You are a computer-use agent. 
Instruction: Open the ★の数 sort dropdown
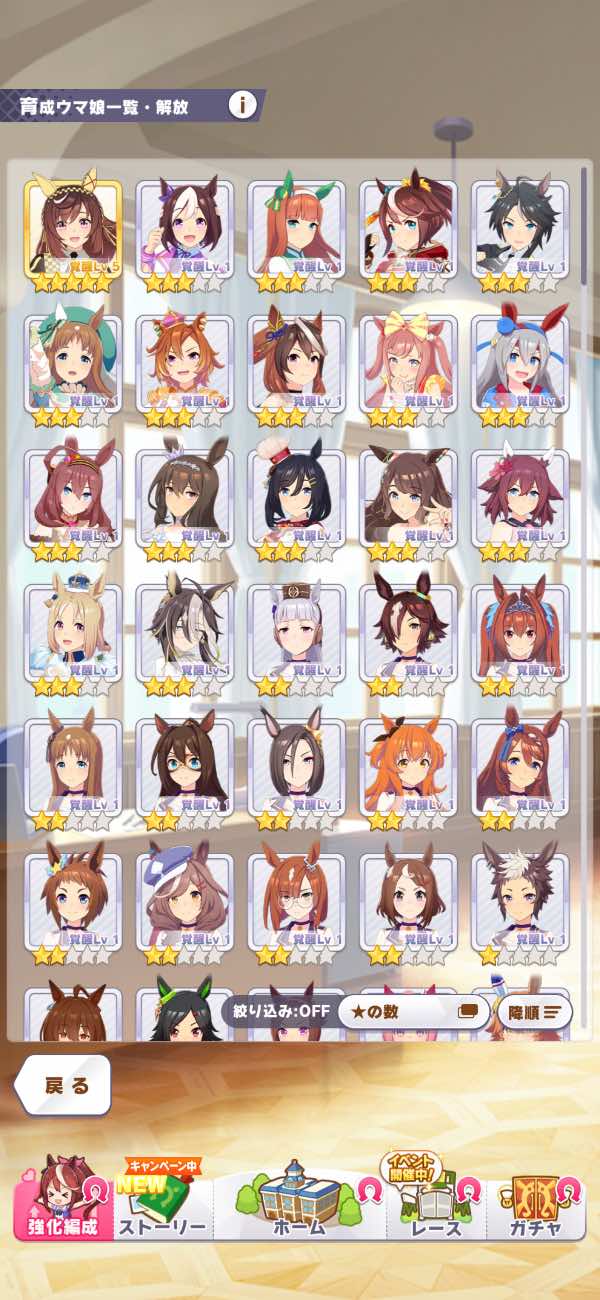(412, 1011)
